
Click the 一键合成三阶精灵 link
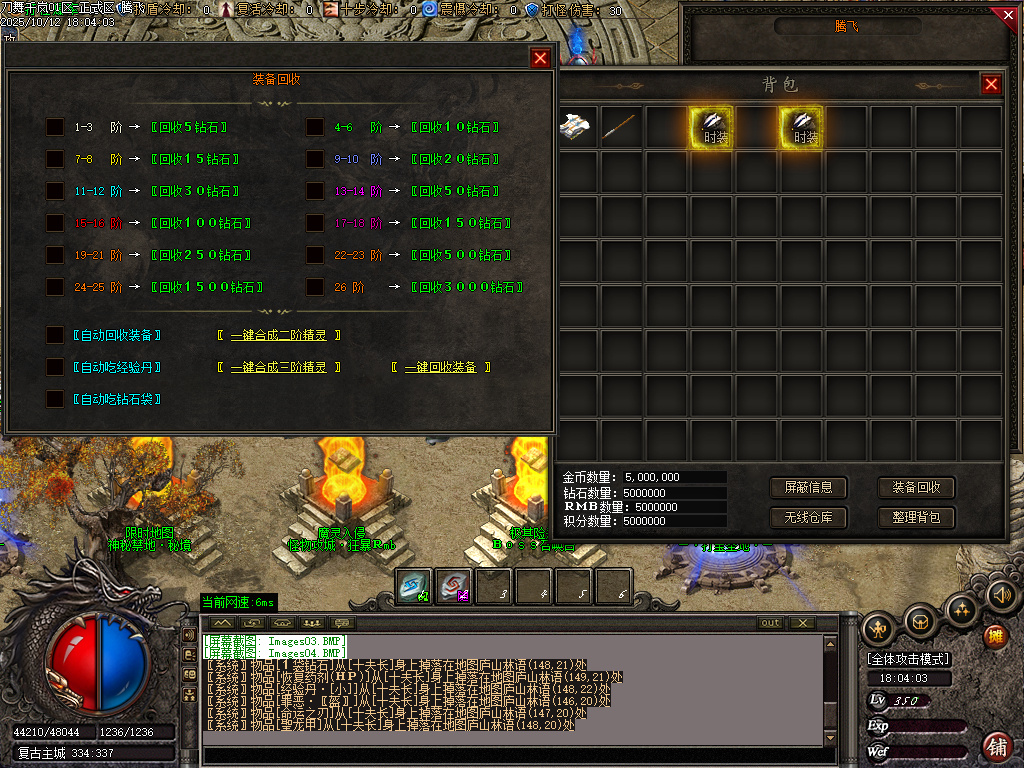pyautogui.click(x=279, y=368)
